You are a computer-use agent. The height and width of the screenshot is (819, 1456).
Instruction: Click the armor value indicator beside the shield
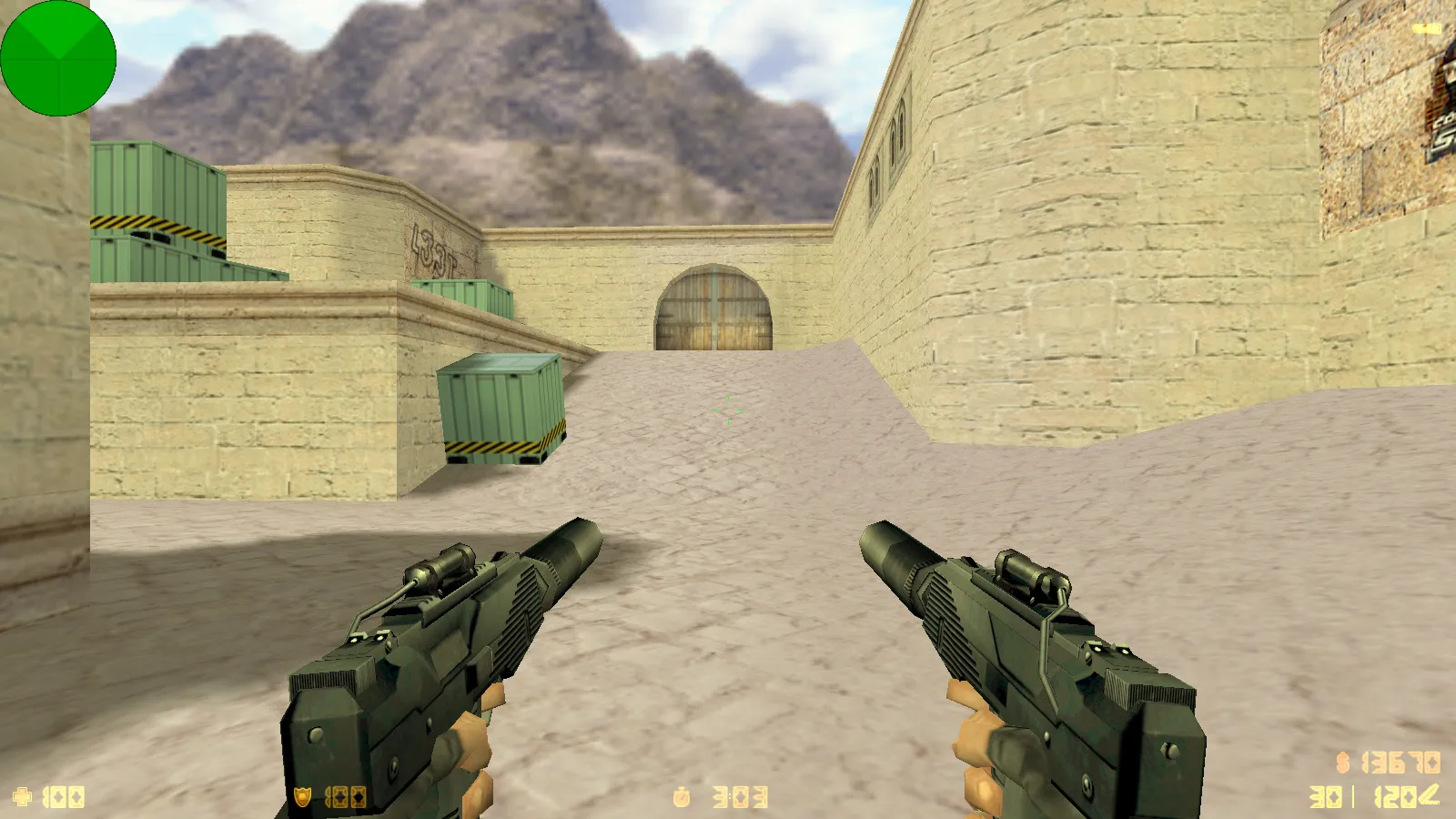344,795
